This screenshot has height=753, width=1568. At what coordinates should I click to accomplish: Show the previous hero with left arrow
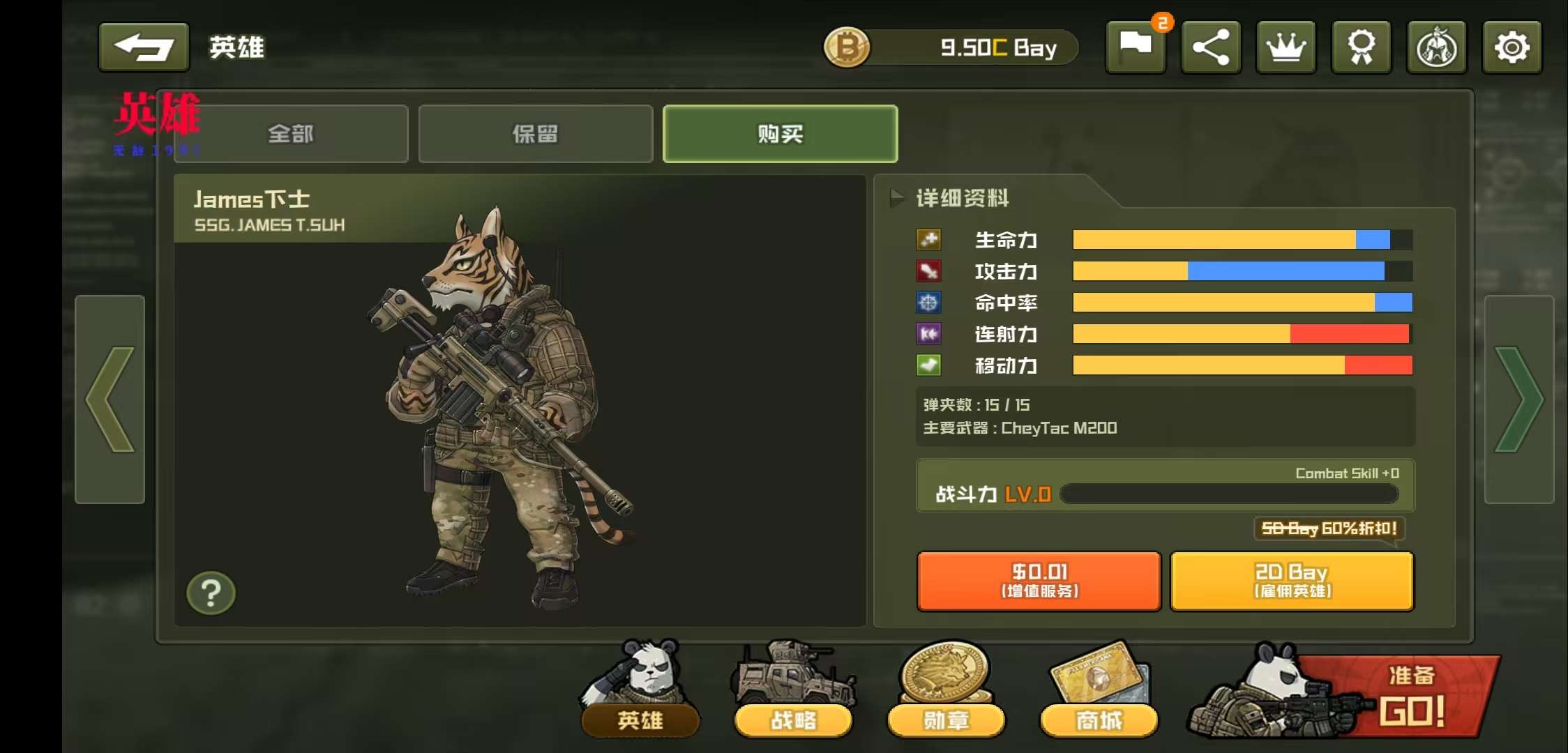click(110, 399)
